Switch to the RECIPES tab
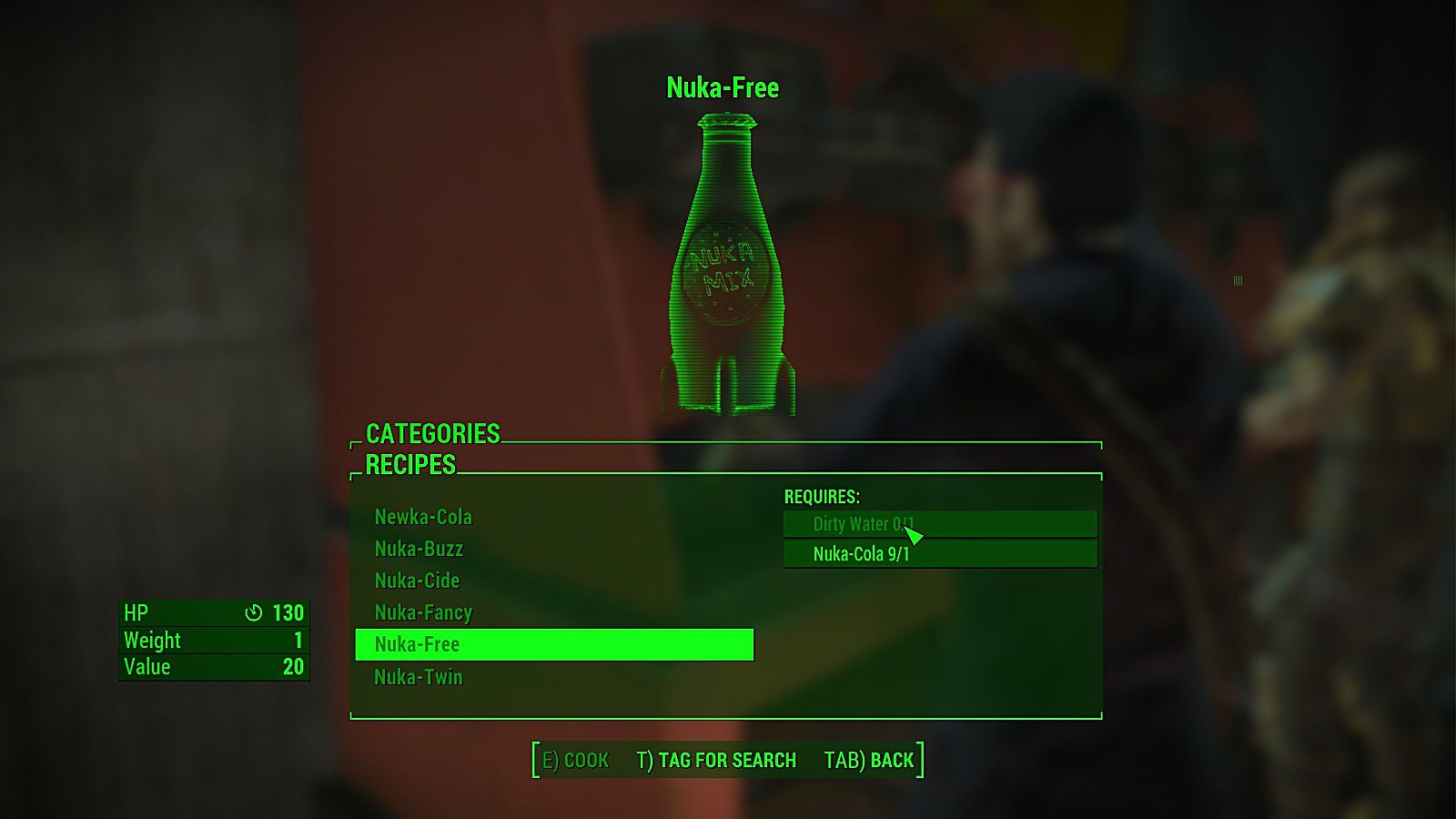The width and height of the screenshot is (1456, 819). (x=409, y=466)
